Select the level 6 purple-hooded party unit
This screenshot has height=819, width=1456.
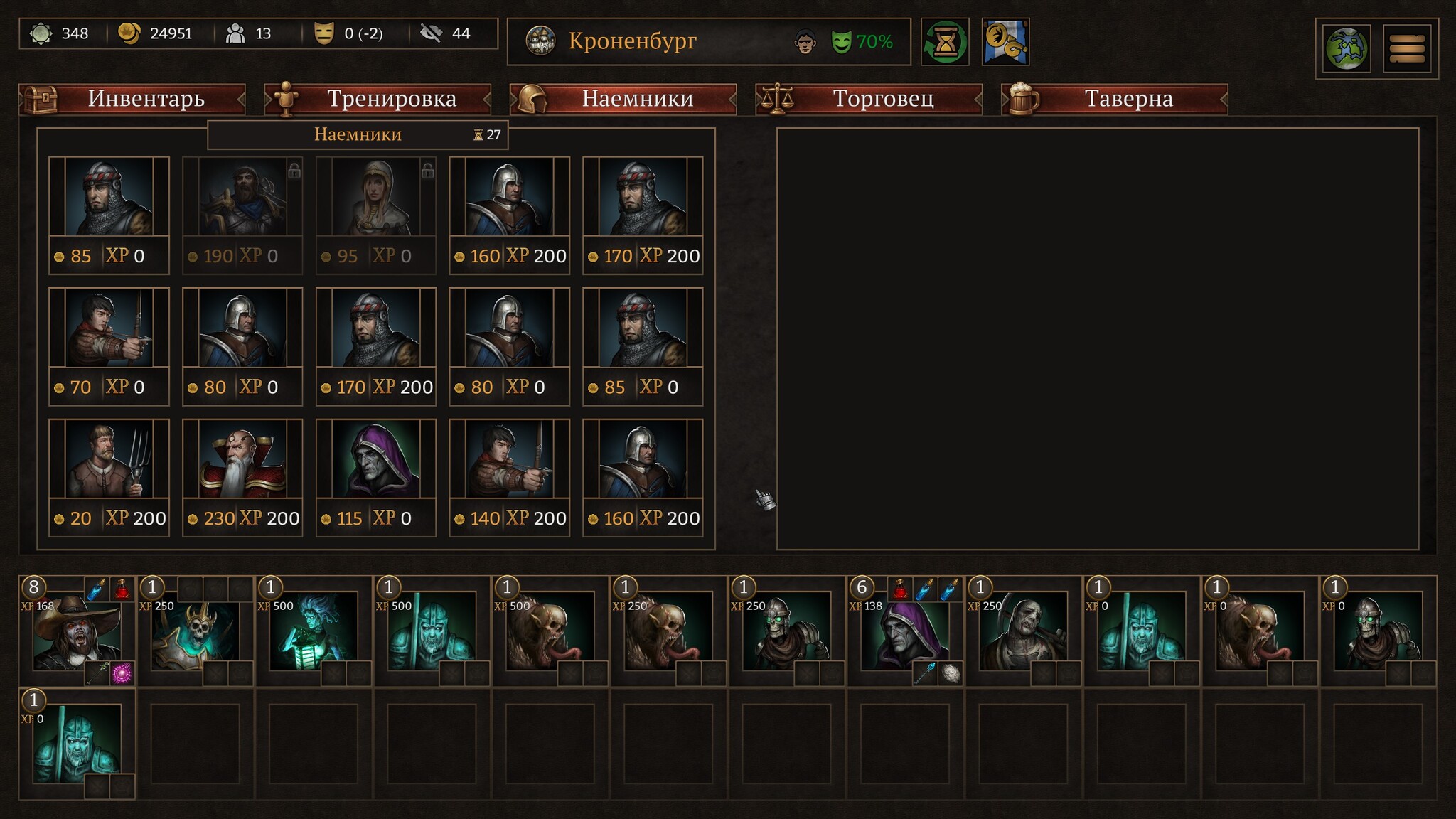[x=904, y=631]
